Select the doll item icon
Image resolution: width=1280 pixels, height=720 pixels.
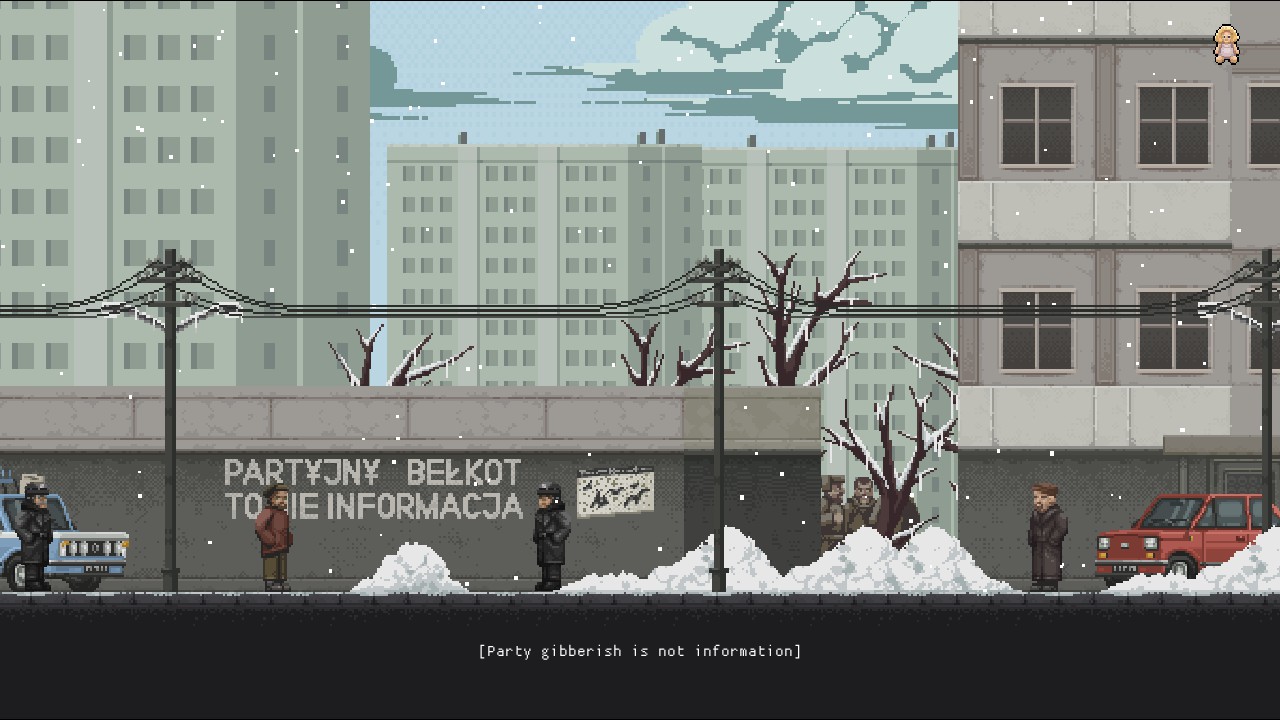pos(1226,45)
